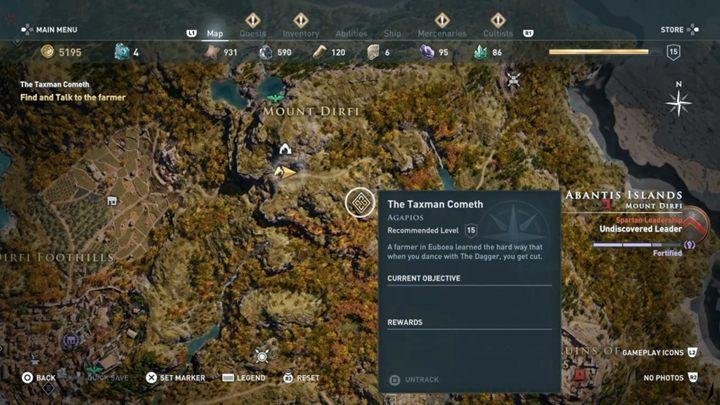Open the Store

tap(677, 29)
